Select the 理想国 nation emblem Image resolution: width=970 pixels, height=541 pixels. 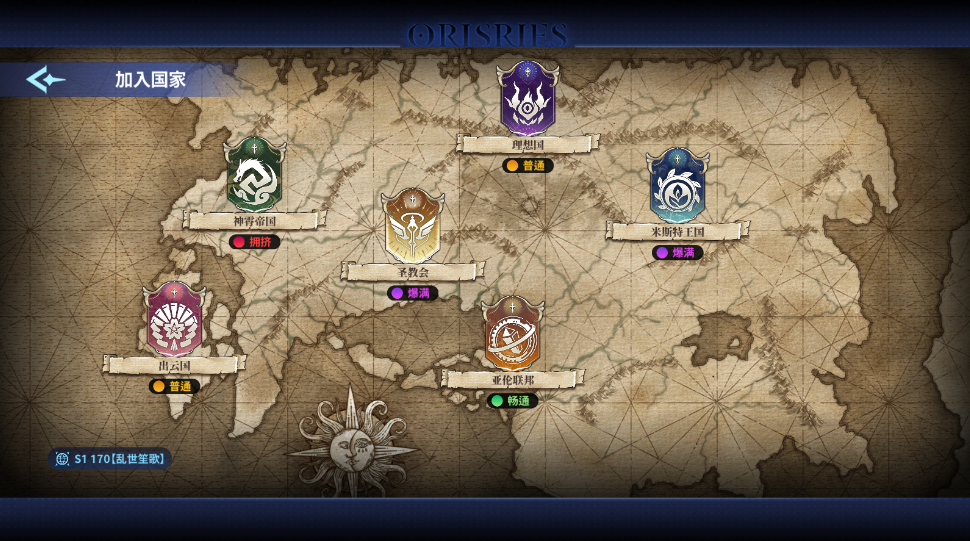[528, 98]
